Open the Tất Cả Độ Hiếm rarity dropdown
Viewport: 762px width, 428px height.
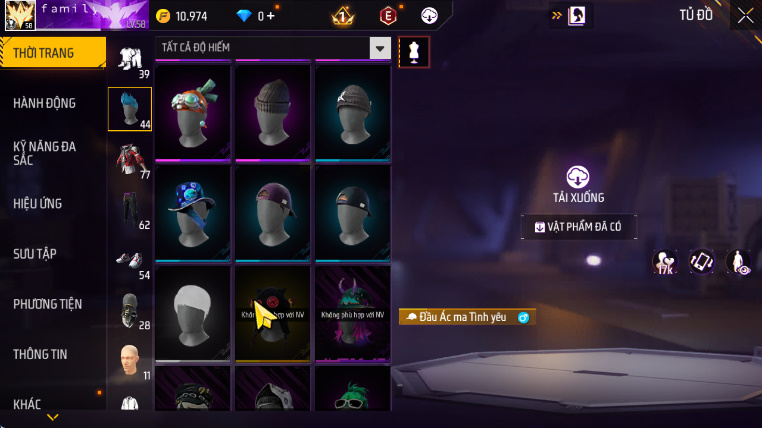(x=380, y=48)
